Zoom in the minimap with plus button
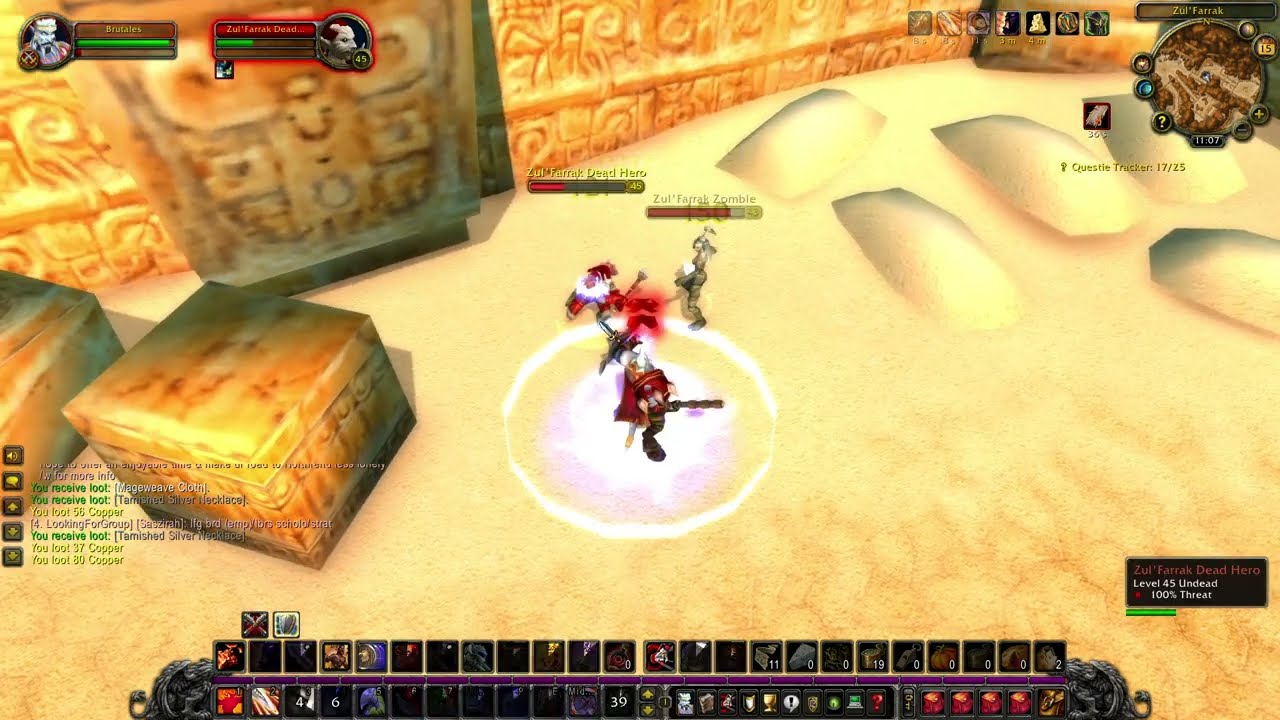This screenshot has width=1280, height=720. (1259, 114)
